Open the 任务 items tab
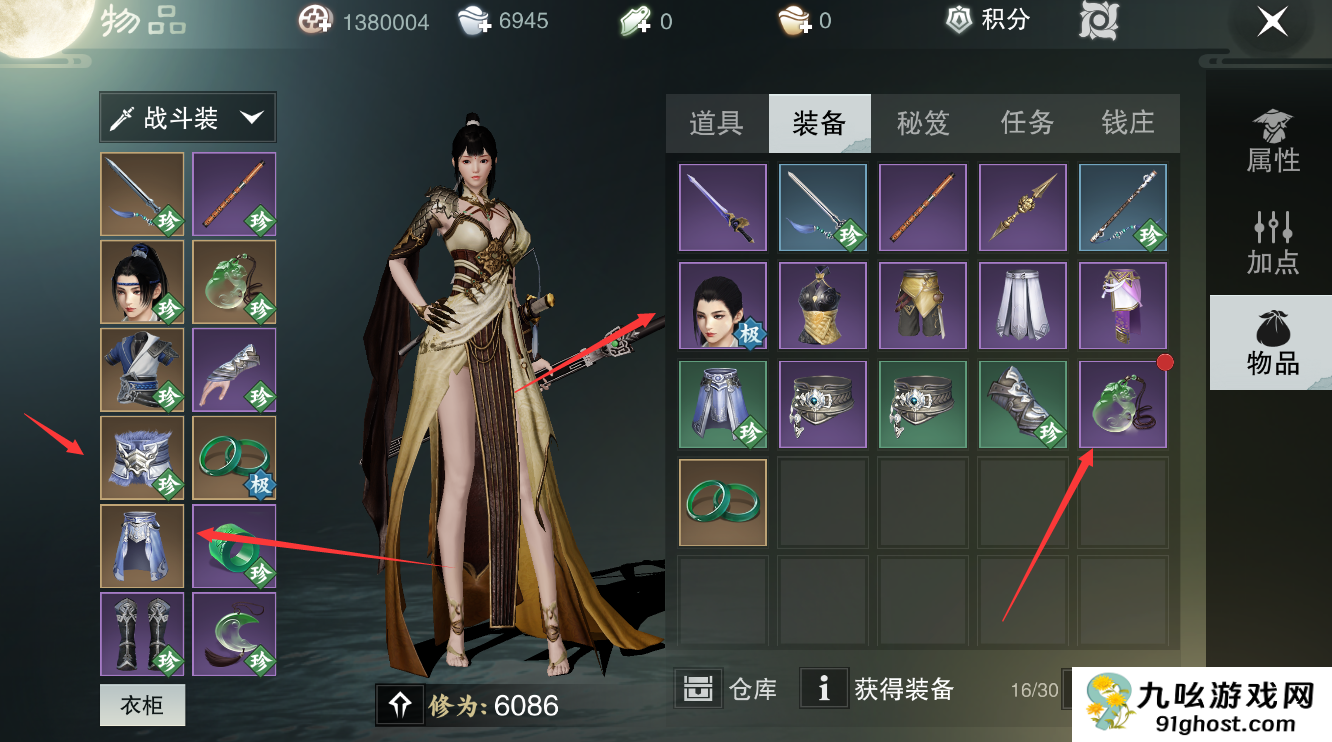The width and height of the screenshot is (1332, 742). click(x=1026, y=123)
